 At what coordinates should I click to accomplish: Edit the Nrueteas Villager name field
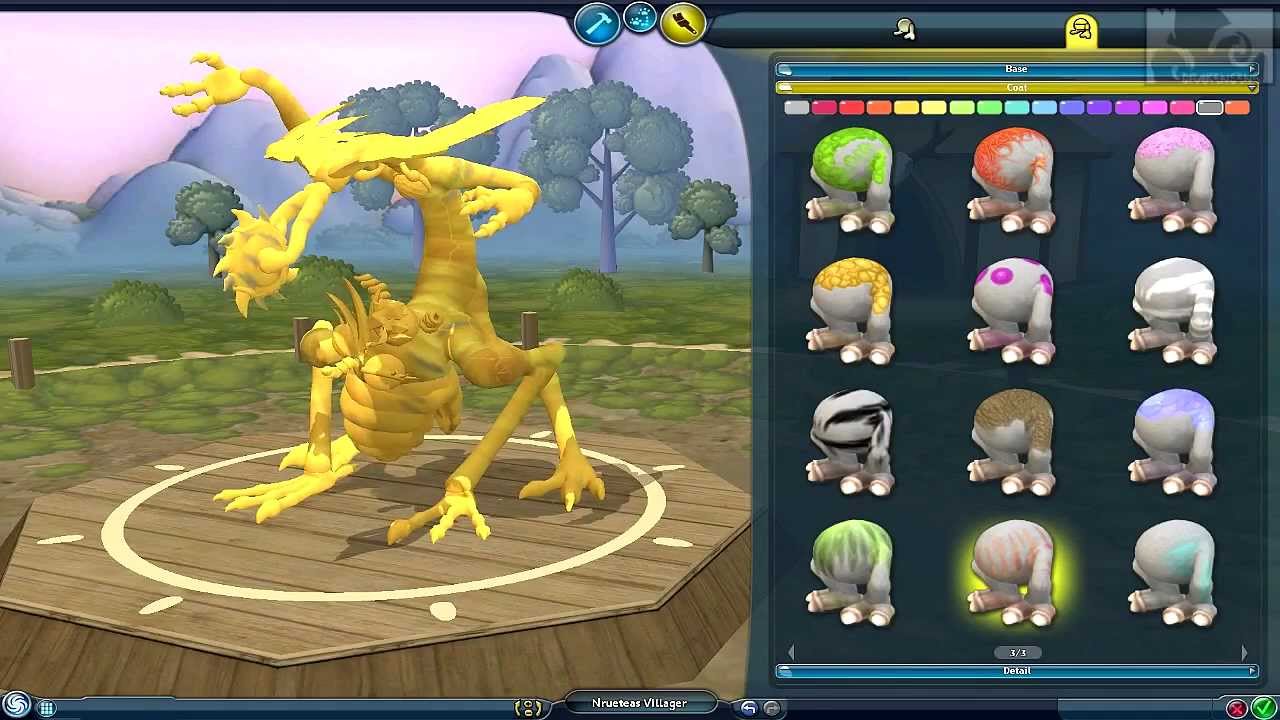pyautogui.click(x=639, y=703)
